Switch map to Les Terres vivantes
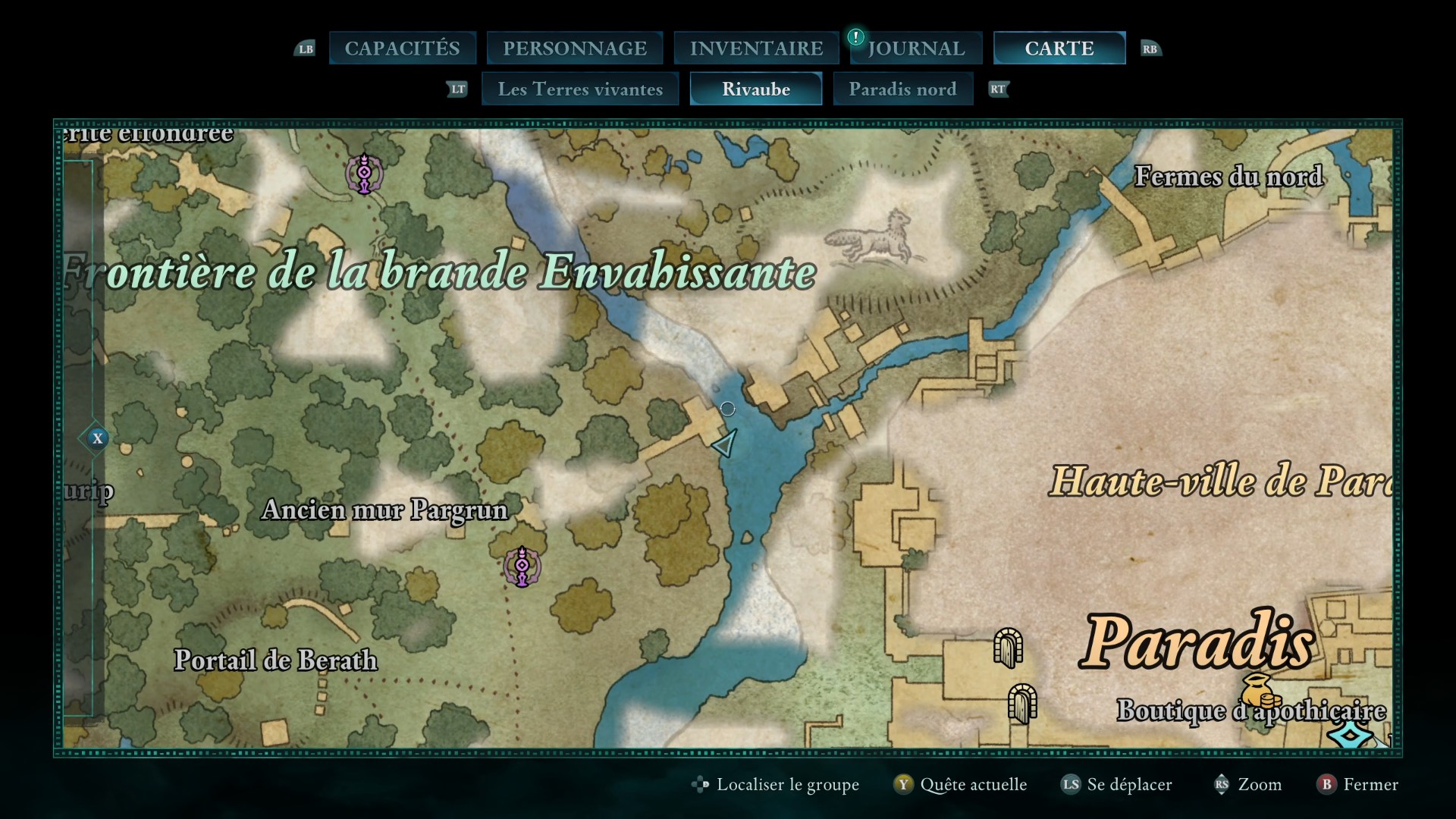The width and height of the screenshot is (1456, 819). pos(580,89)
